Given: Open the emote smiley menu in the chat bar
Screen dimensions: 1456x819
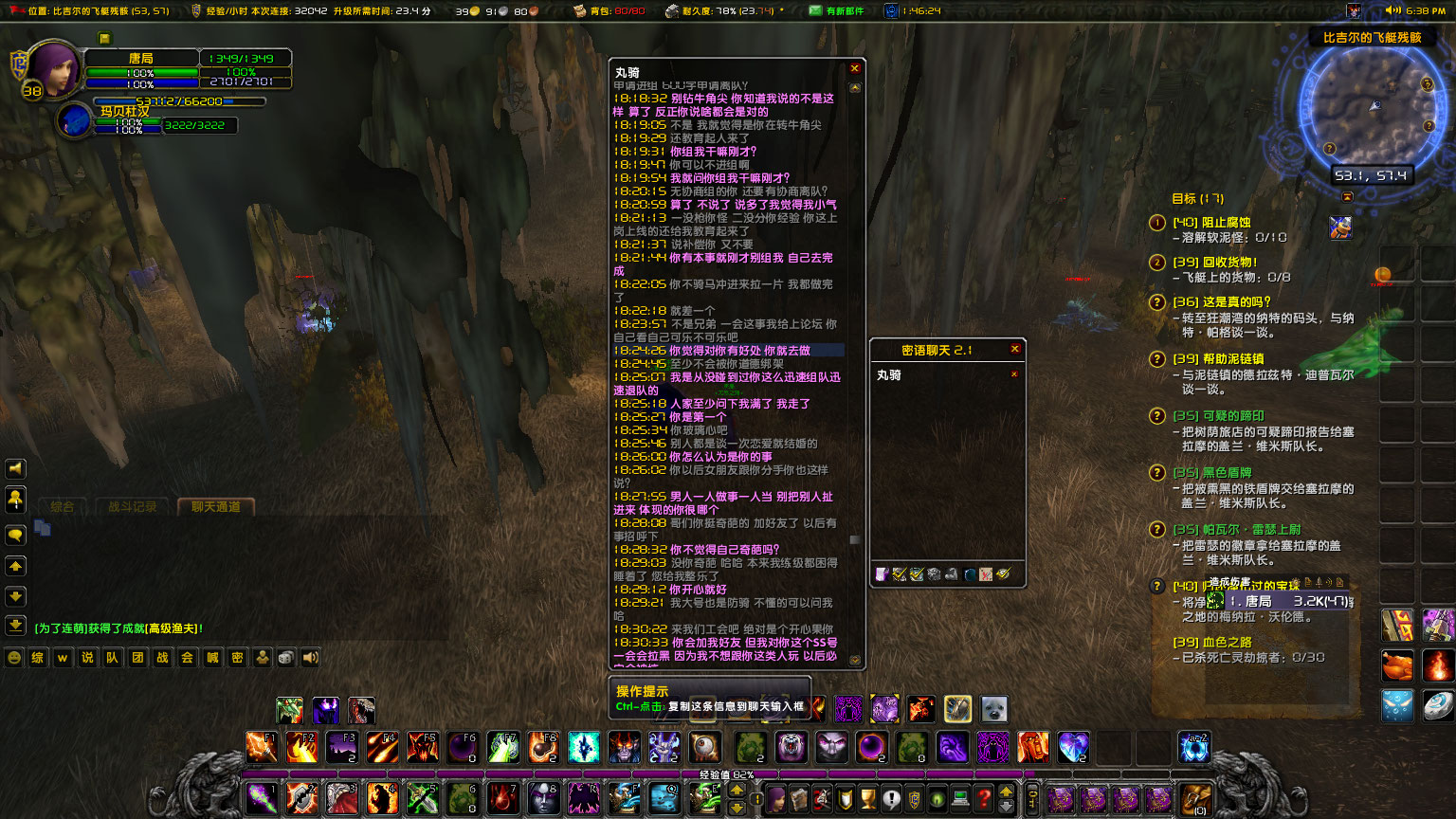Looking at the screenshot, I should pos(14,657).
